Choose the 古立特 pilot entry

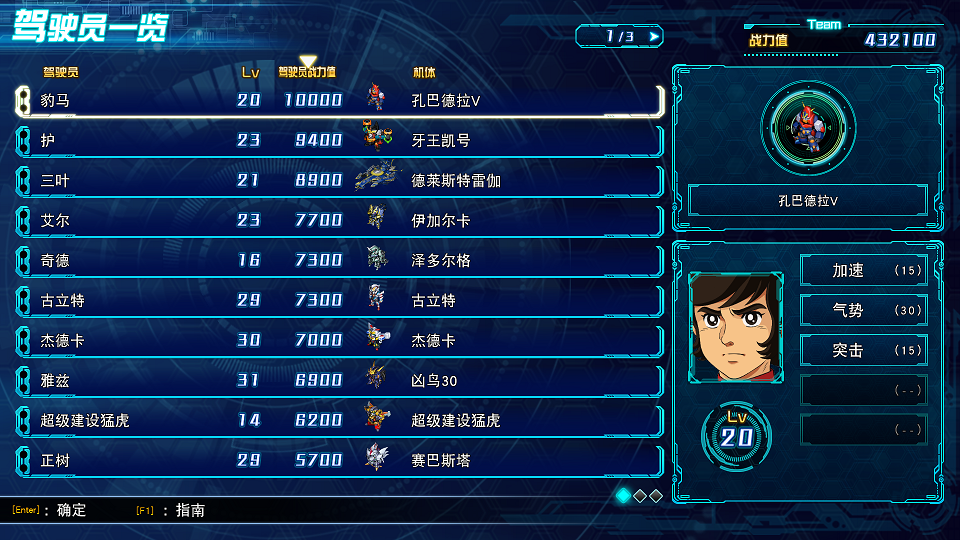point(340,300)
